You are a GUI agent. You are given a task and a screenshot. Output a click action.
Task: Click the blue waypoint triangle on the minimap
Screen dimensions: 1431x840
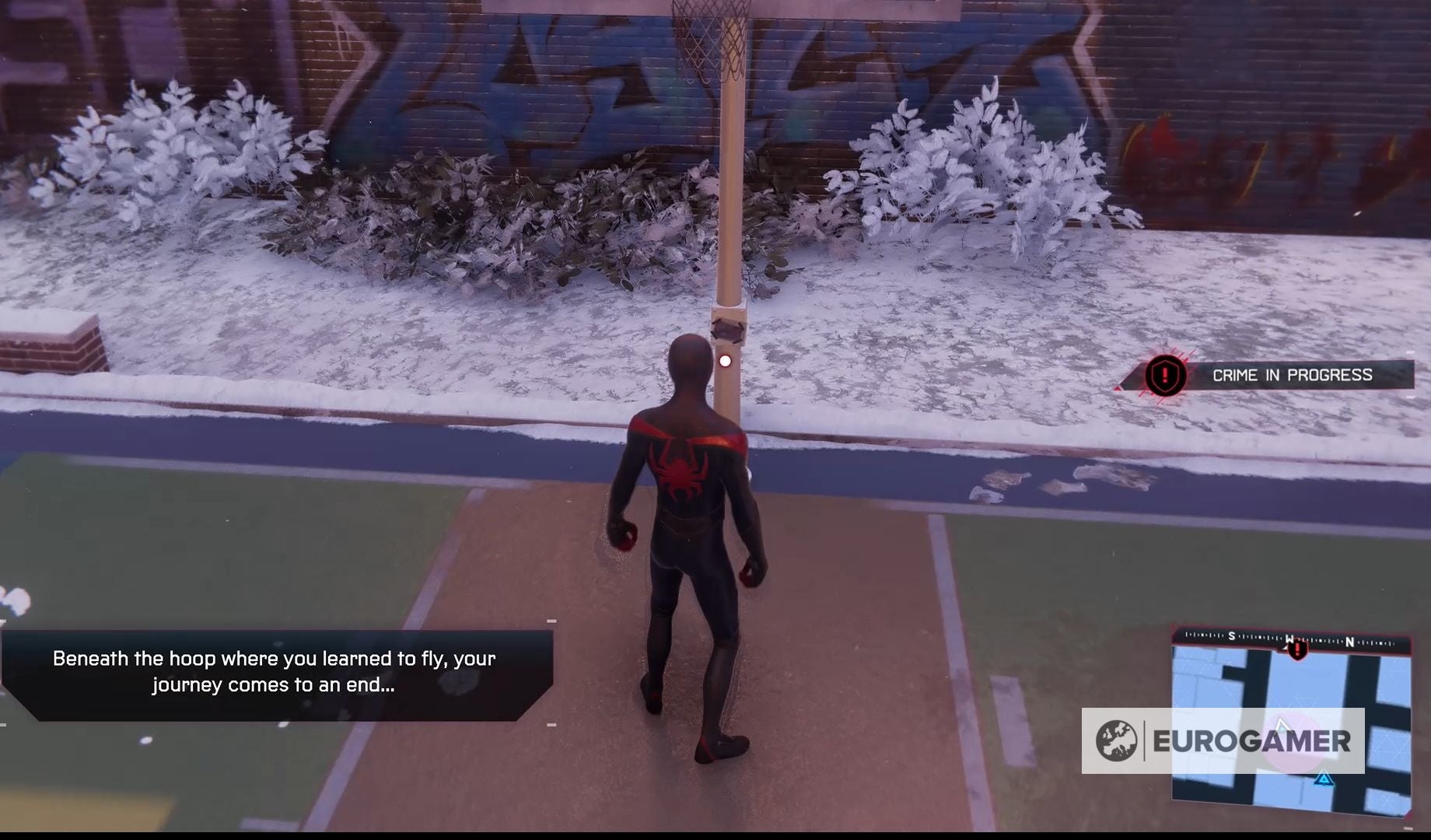coord(1323,780)
